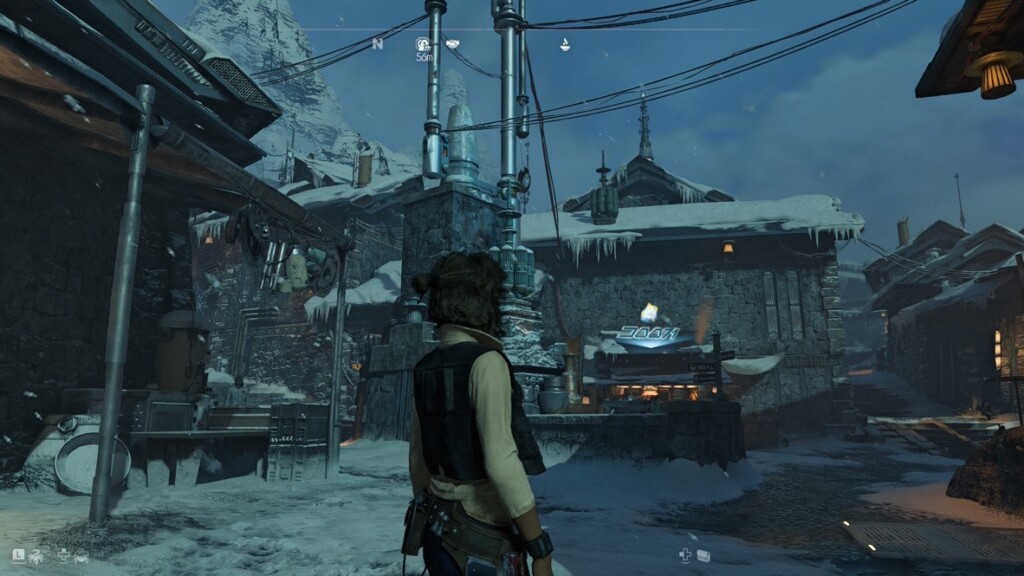Image resolution: width=1024 pixels, height=576 pixels.
Task: Activate the Nix companion command icon
Action: (37, 553)
